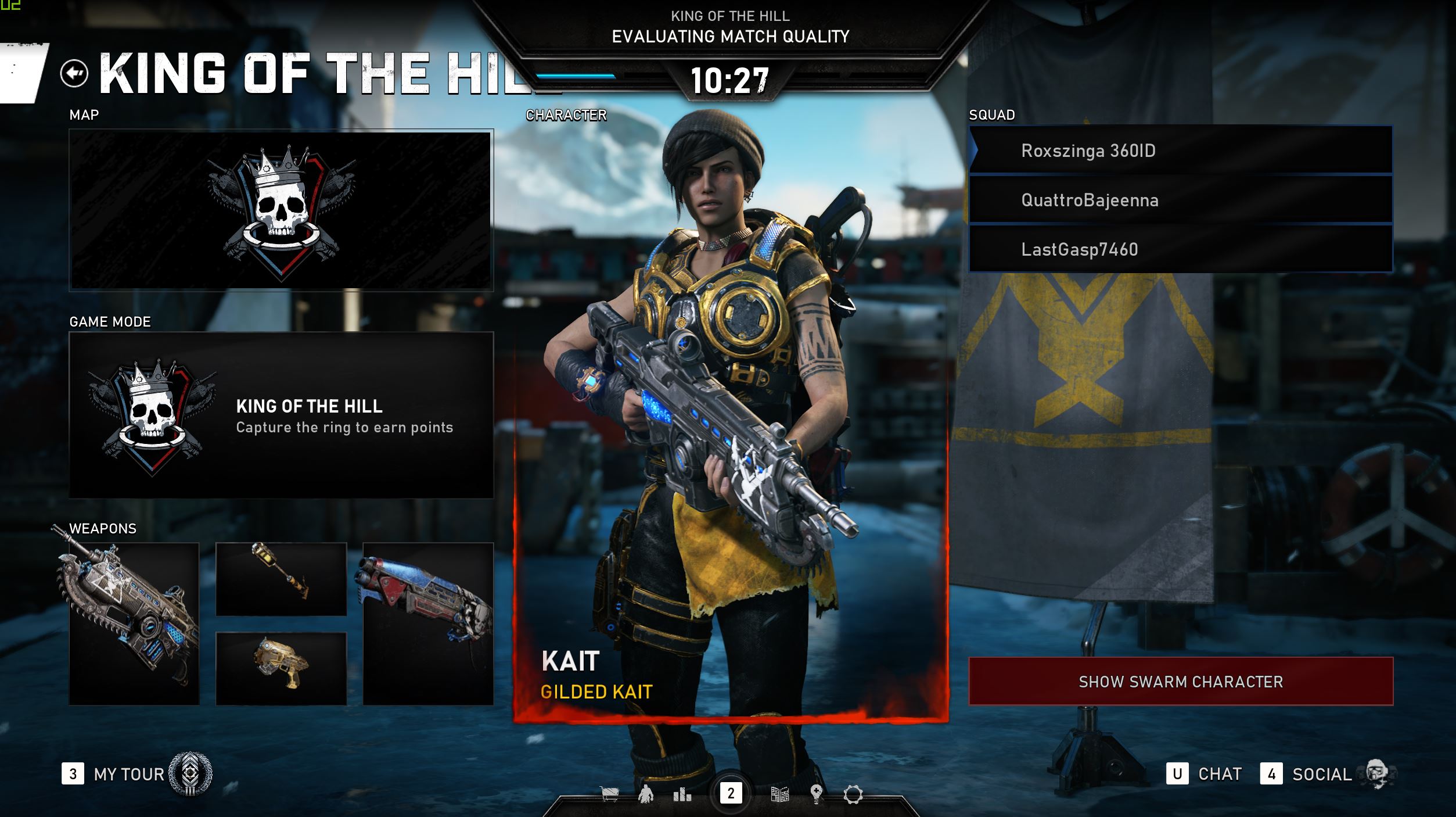Open the store shopping cart icon
The image size is (1456, 817).
(609, 794)
